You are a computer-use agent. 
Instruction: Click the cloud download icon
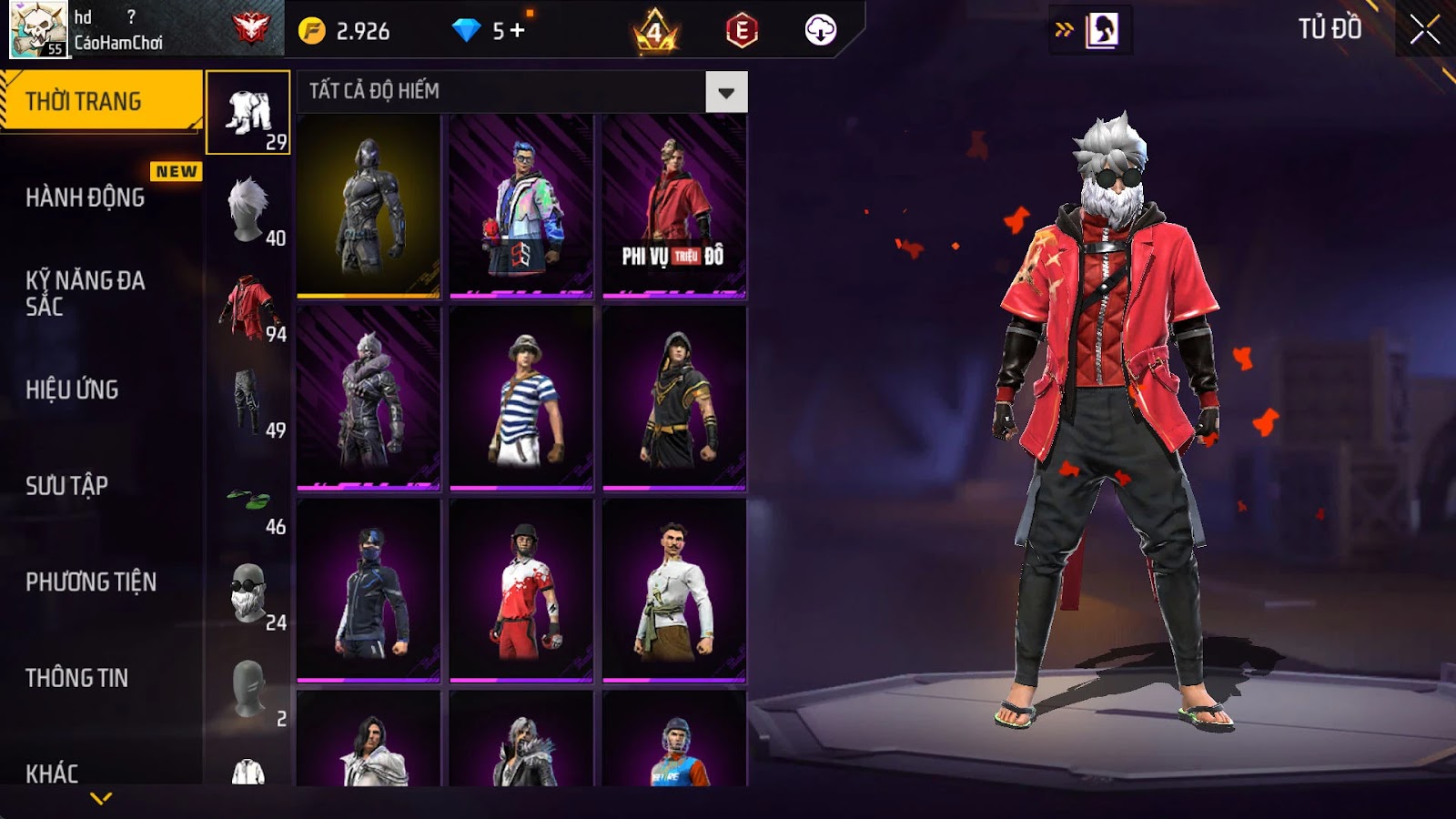(x=820, y=30)
